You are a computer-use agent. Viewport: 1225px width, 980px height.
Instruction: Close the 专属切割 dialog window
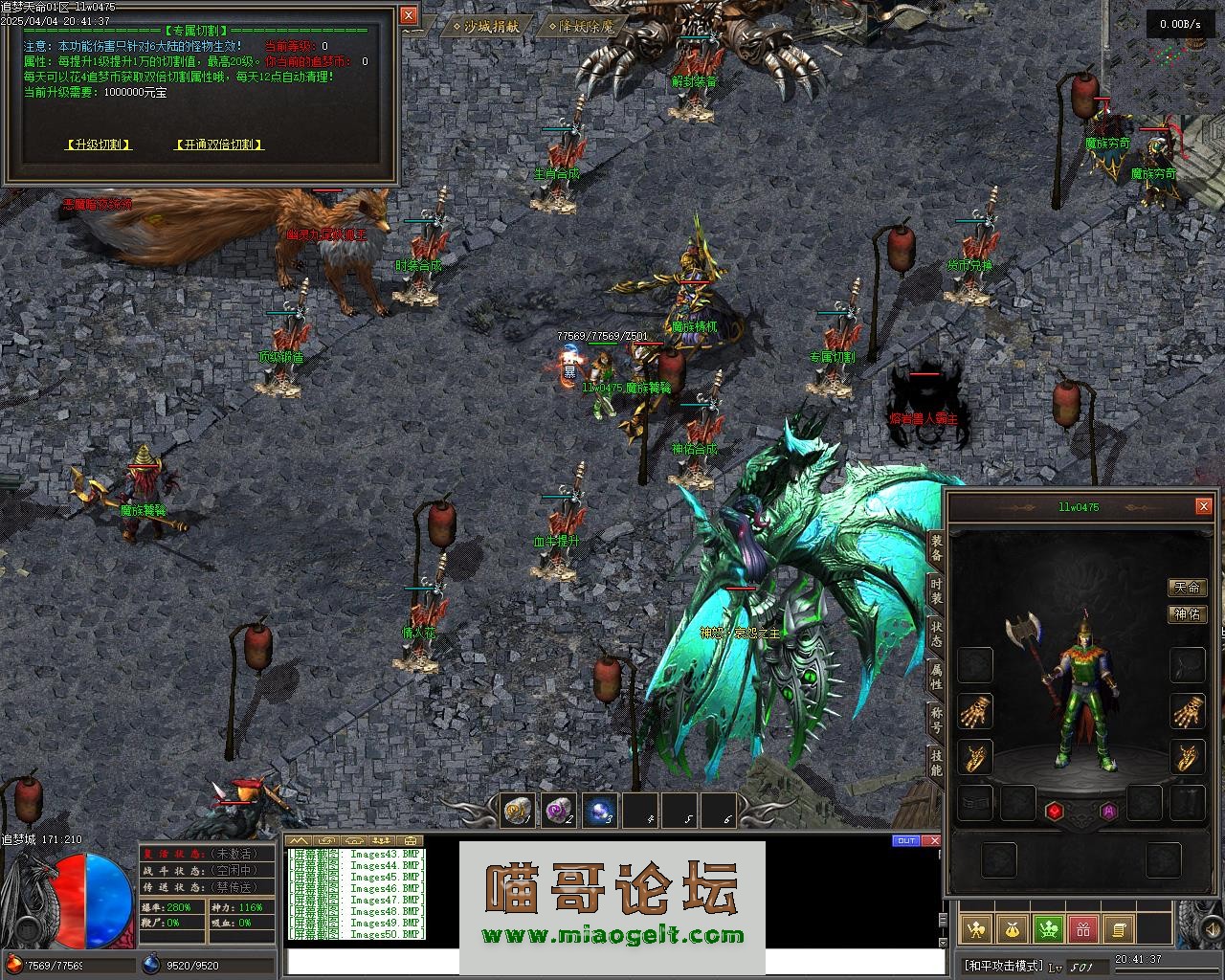click(409, 15)
